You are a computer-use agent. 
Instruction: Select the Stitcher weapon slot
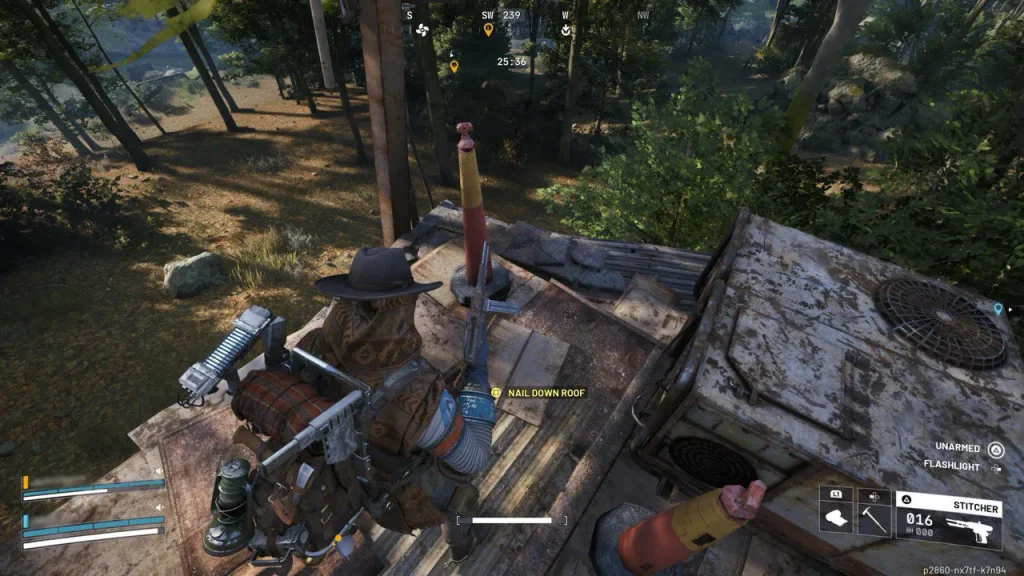tap(949, 519)
